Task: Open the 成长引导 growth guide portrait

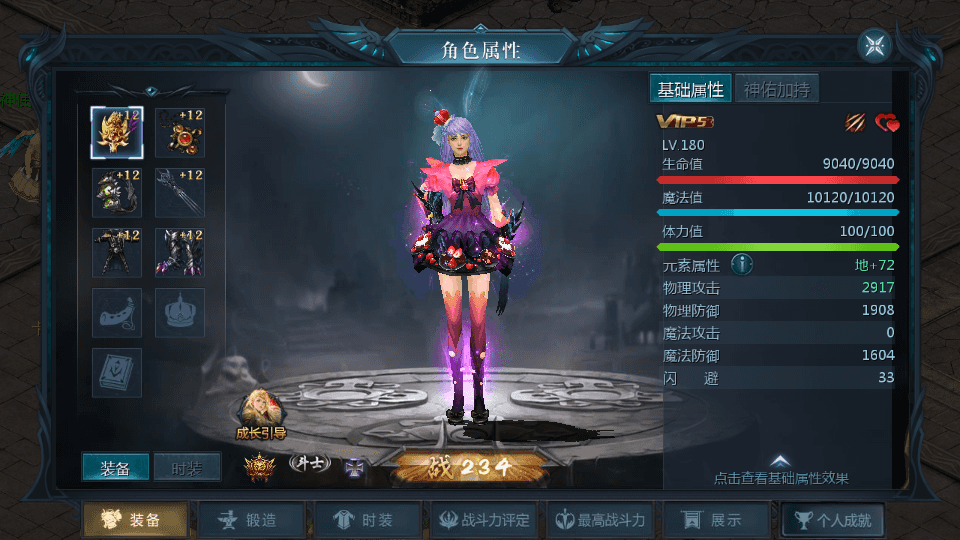Action: pyautogui.click(x=260, y=411)
